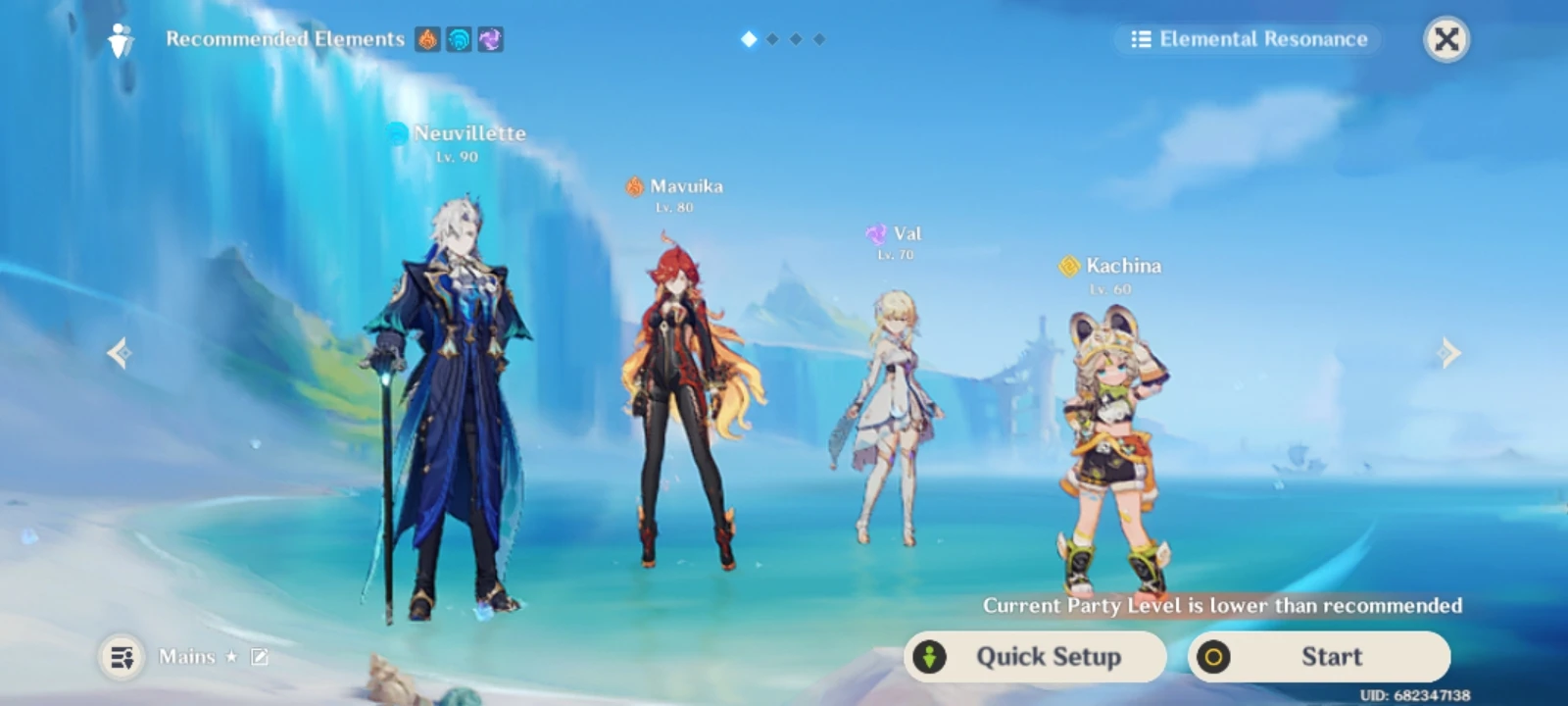This screenshot has height=706, width=1568.
Task: Select the second page indicator dot
Action: click(x=773, y=40)
